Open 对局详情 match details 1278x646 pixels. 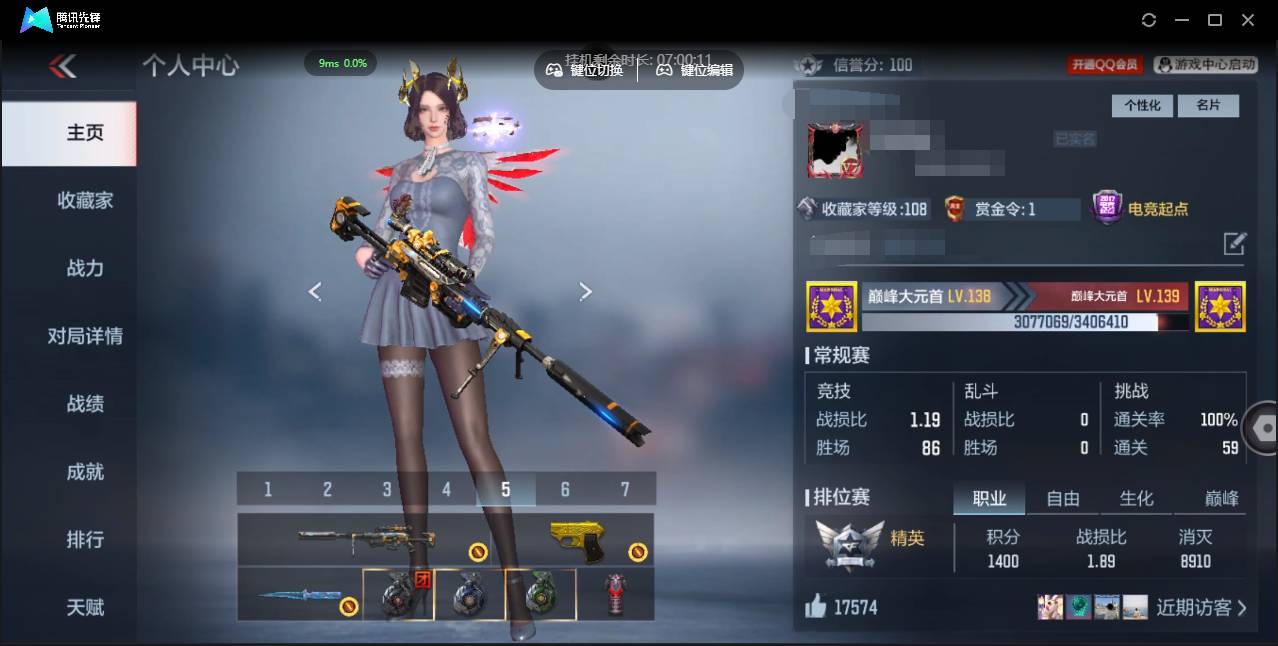85,336
